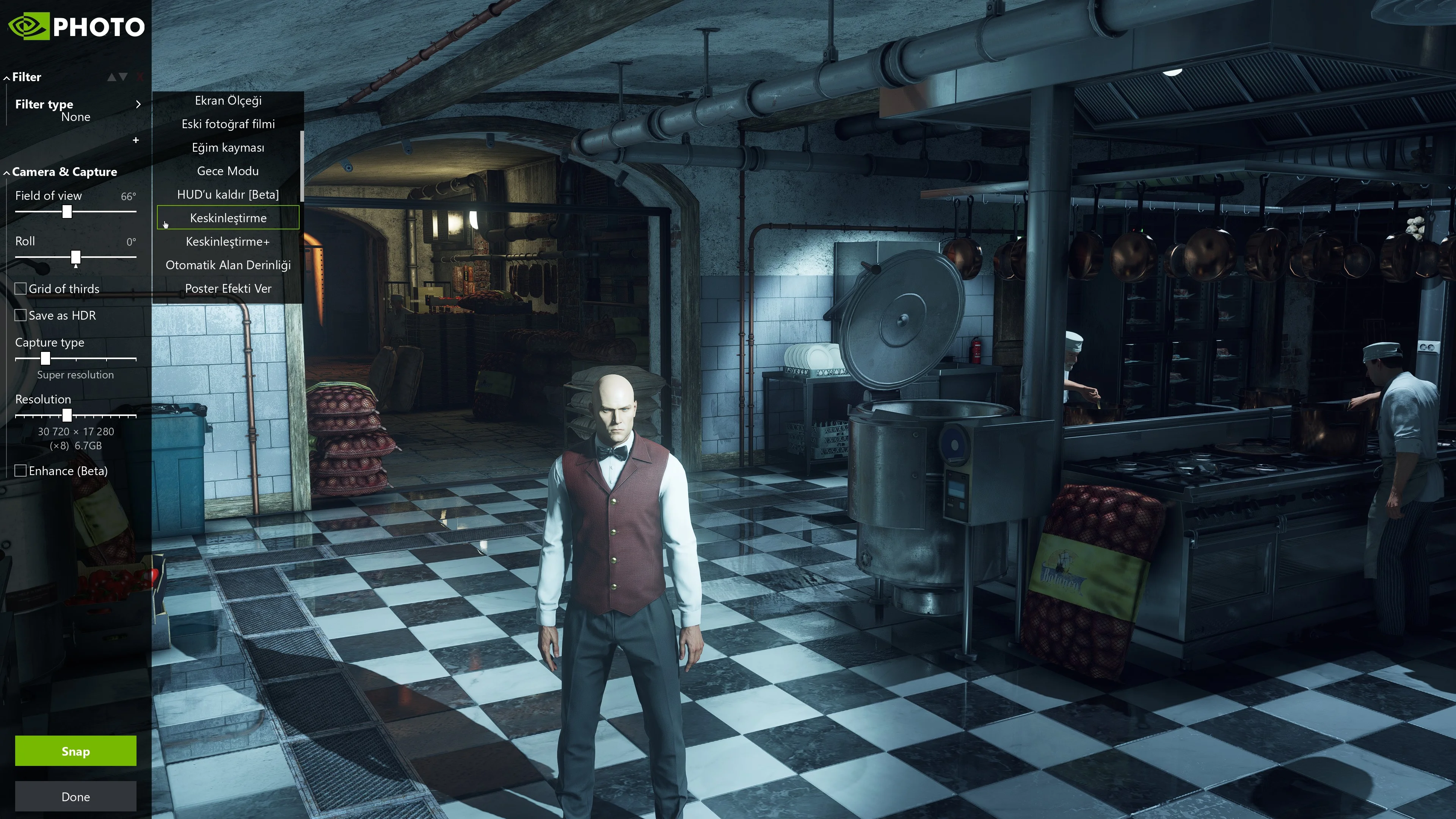1456x819 pixels.
Task: Close photo mode with Done
Action: pyautogui.click(x=75, y=796)
